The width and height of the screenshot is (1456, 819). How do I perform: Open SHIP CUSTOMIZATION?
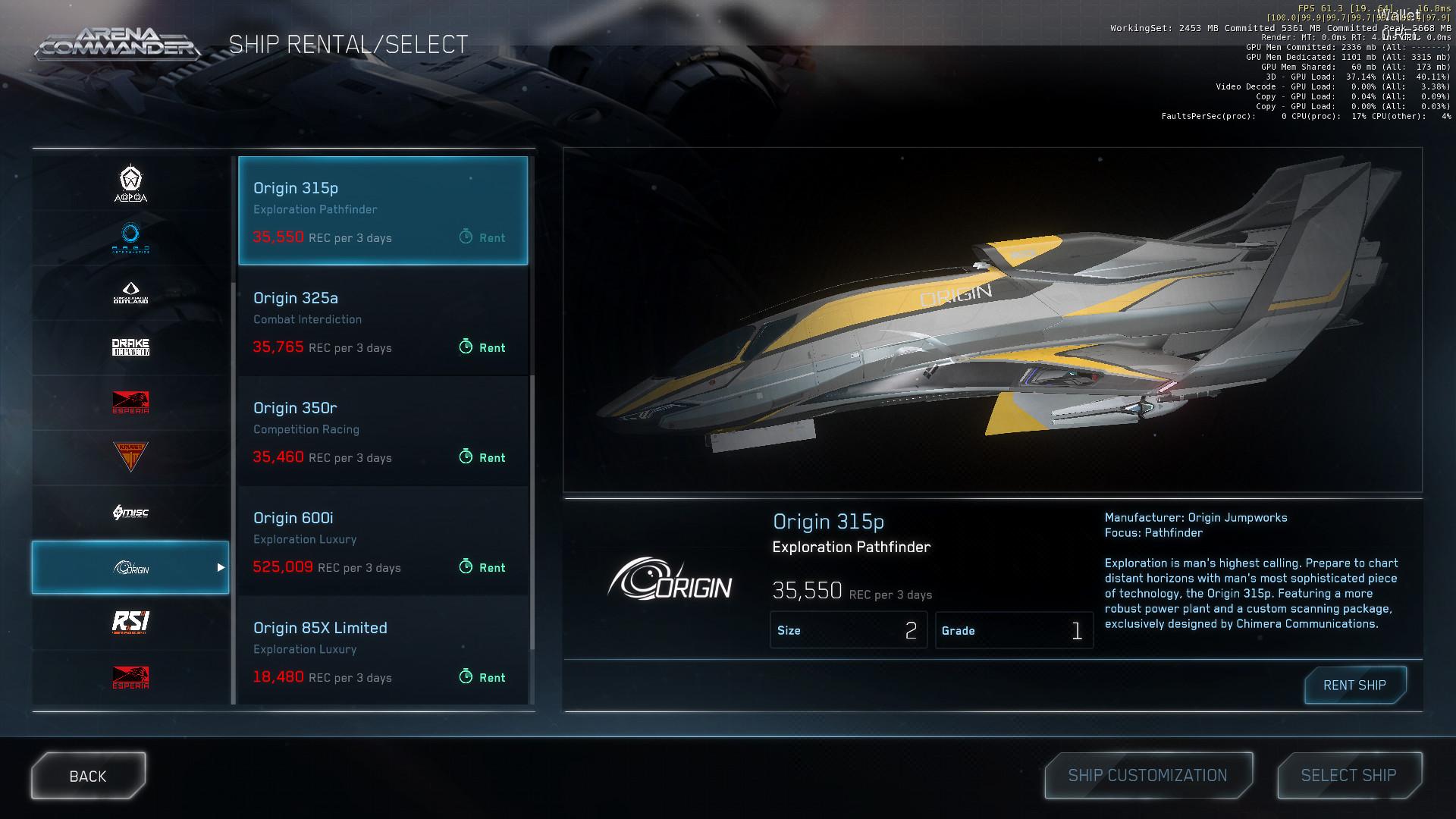[x=1147, y=775]
